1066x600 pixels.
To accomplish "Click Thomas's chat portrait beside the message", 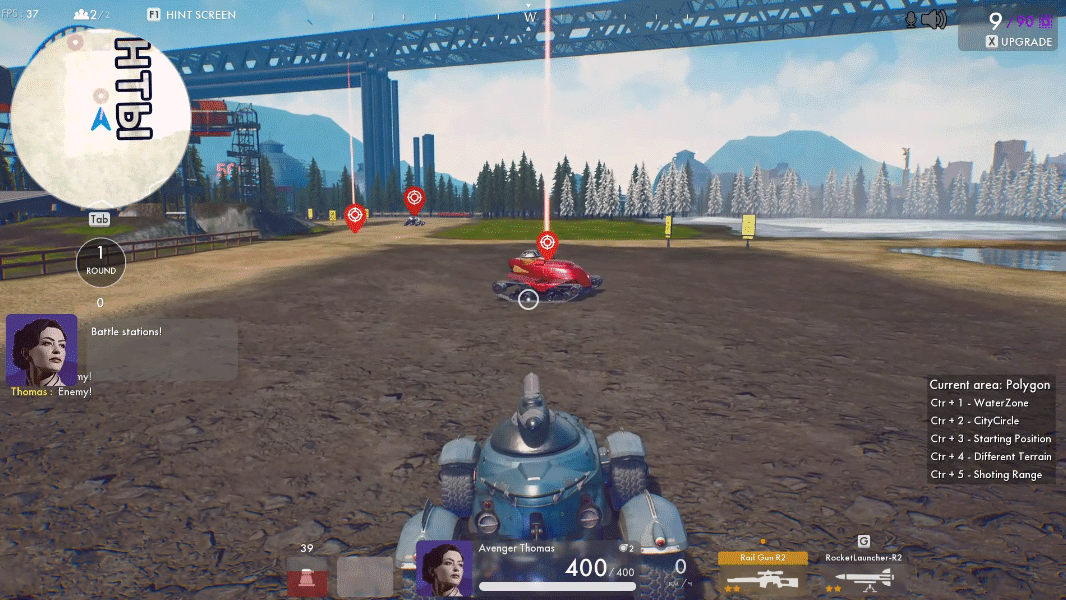I will coord(41,349).
